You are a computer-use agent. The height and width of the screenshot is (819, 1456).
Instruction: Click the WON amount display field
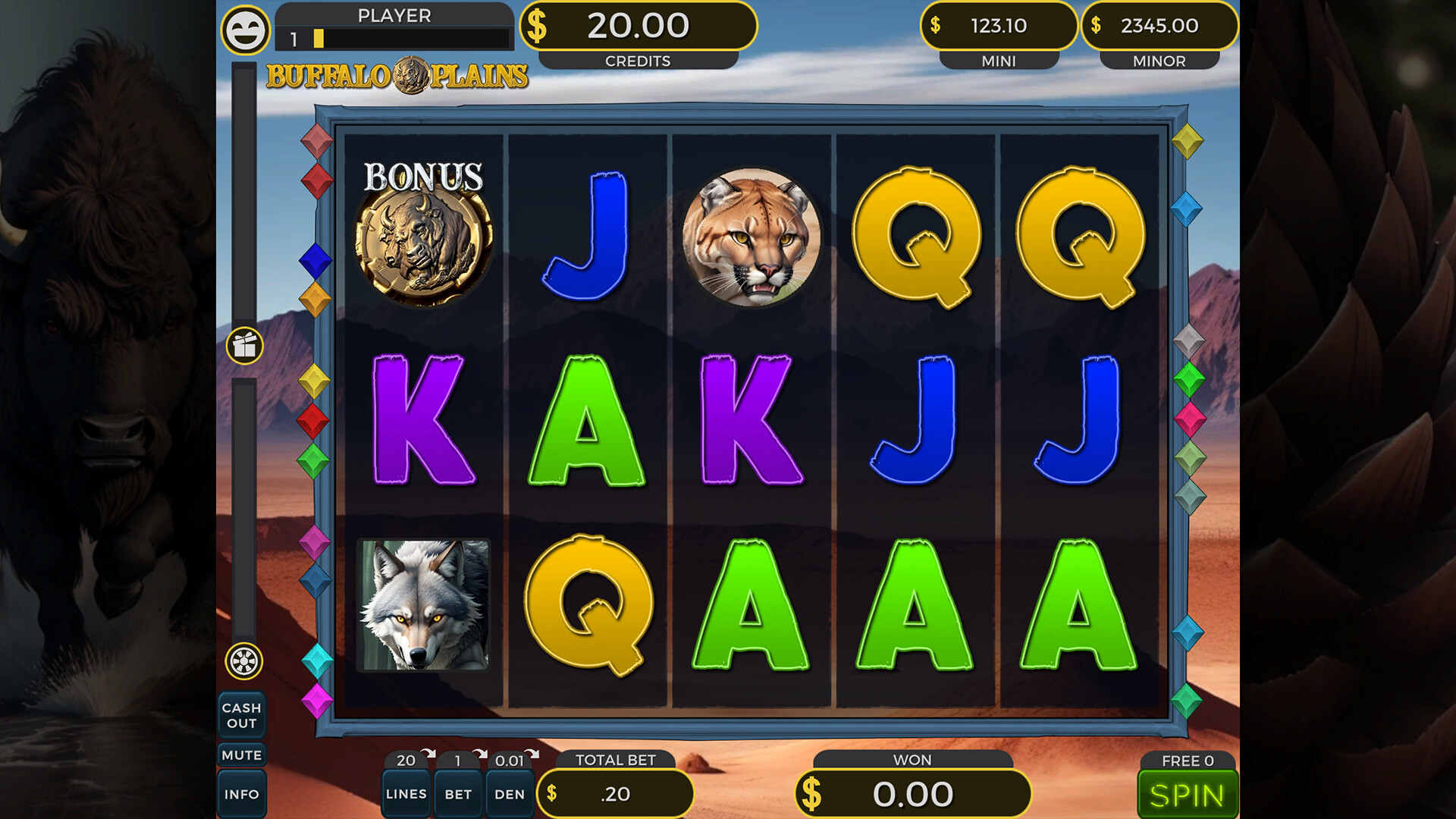[913, 793]
